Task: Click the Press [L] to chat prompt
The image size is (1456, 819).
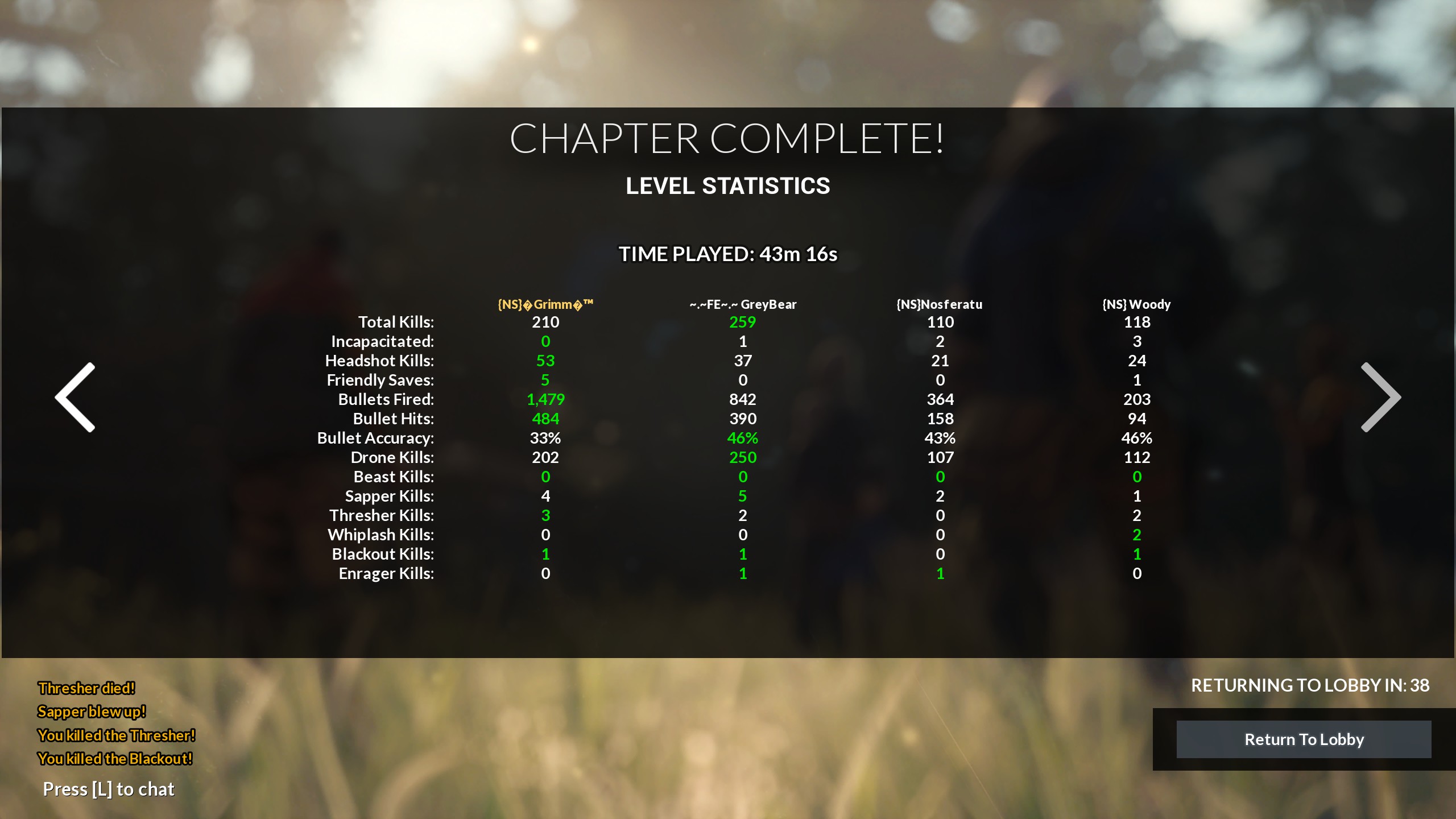Action: tap(108, 789)
